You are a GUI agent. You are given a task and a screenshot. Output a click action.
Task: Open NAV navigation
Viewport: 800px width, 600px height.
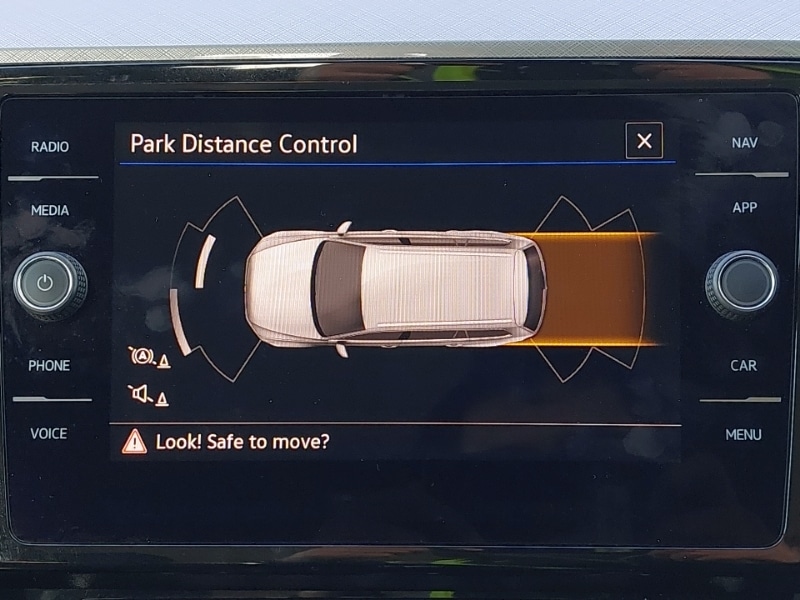[x=744, y=143]
